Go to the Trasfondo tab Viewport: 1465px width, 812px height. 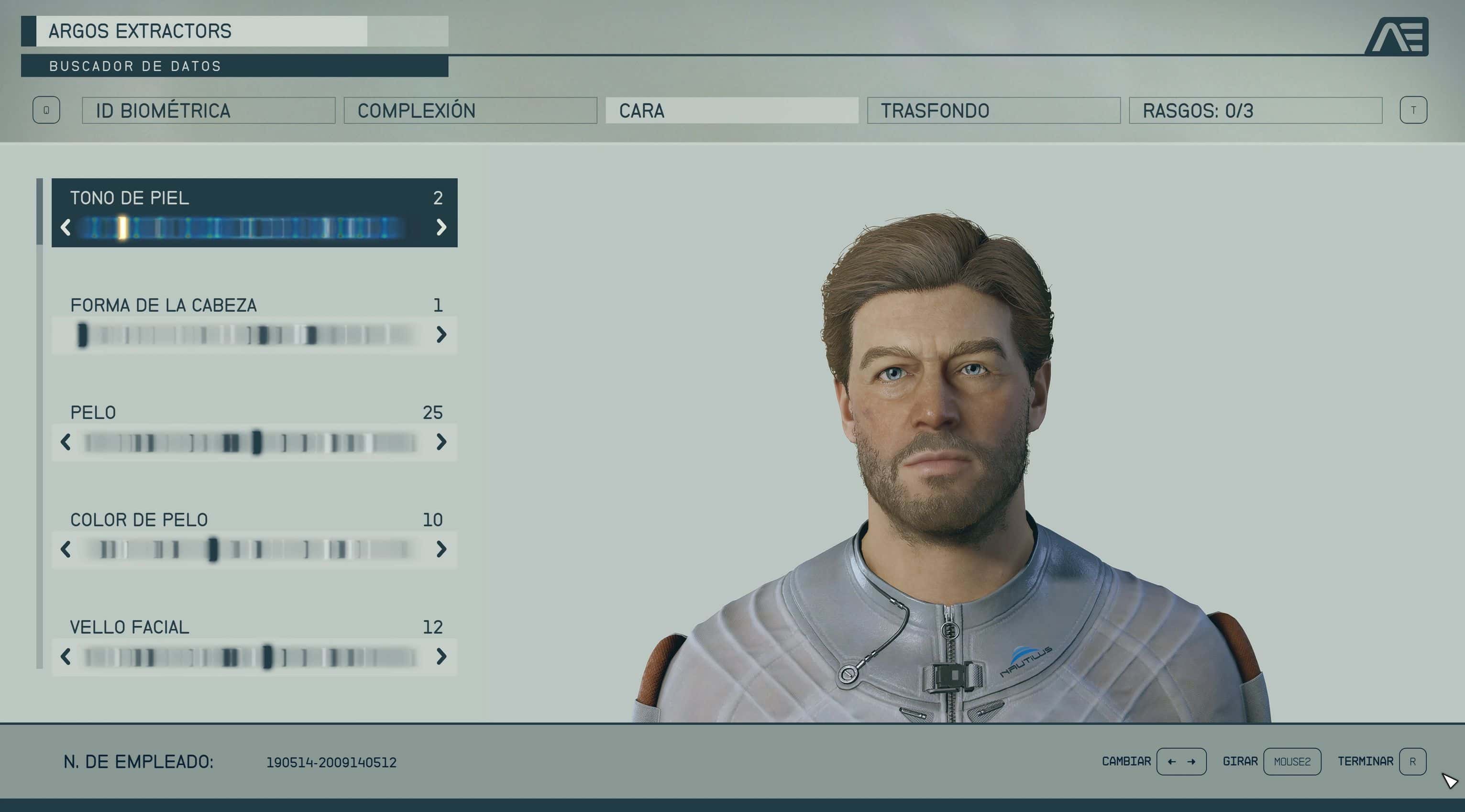993,110
